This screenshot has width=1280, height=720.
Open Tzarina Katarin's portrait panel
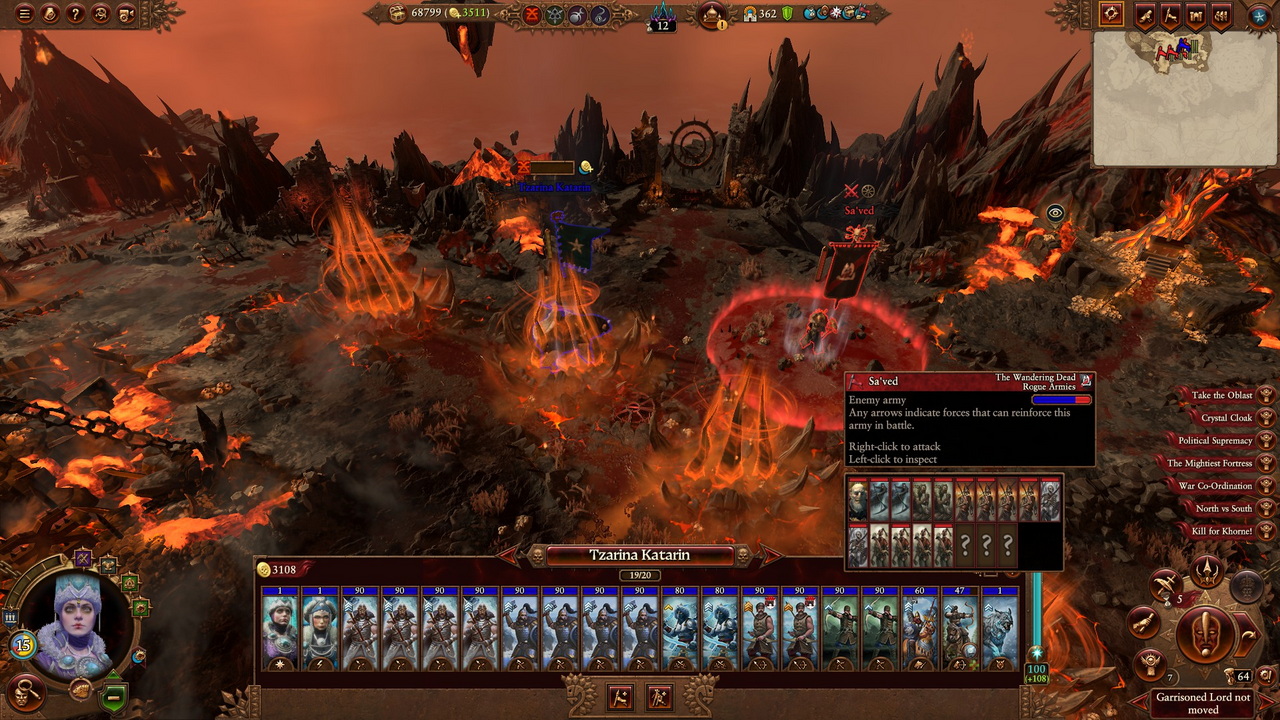(79, 620)
